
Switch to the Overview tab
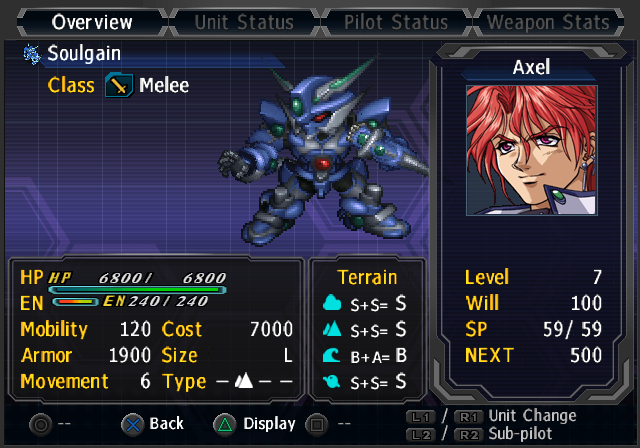(x=92, y=21)
